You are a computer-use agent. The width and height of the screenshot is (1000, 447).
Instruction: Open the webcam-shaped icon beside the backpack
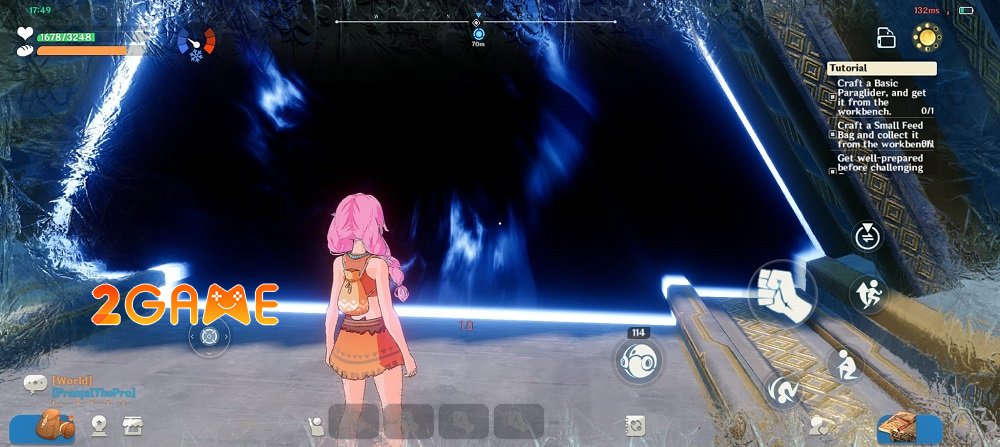(x=100, y=426)
